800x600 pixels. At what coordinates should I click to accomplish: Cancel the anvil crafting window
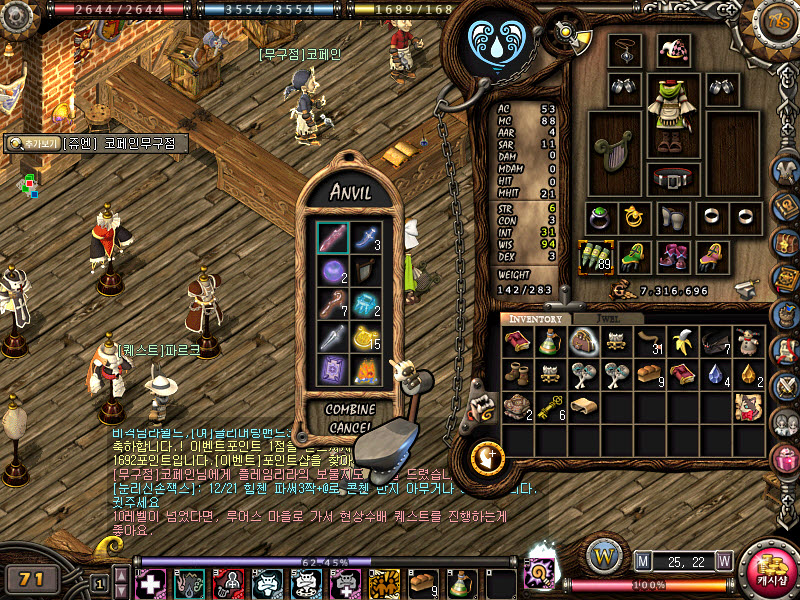point(350,427)
